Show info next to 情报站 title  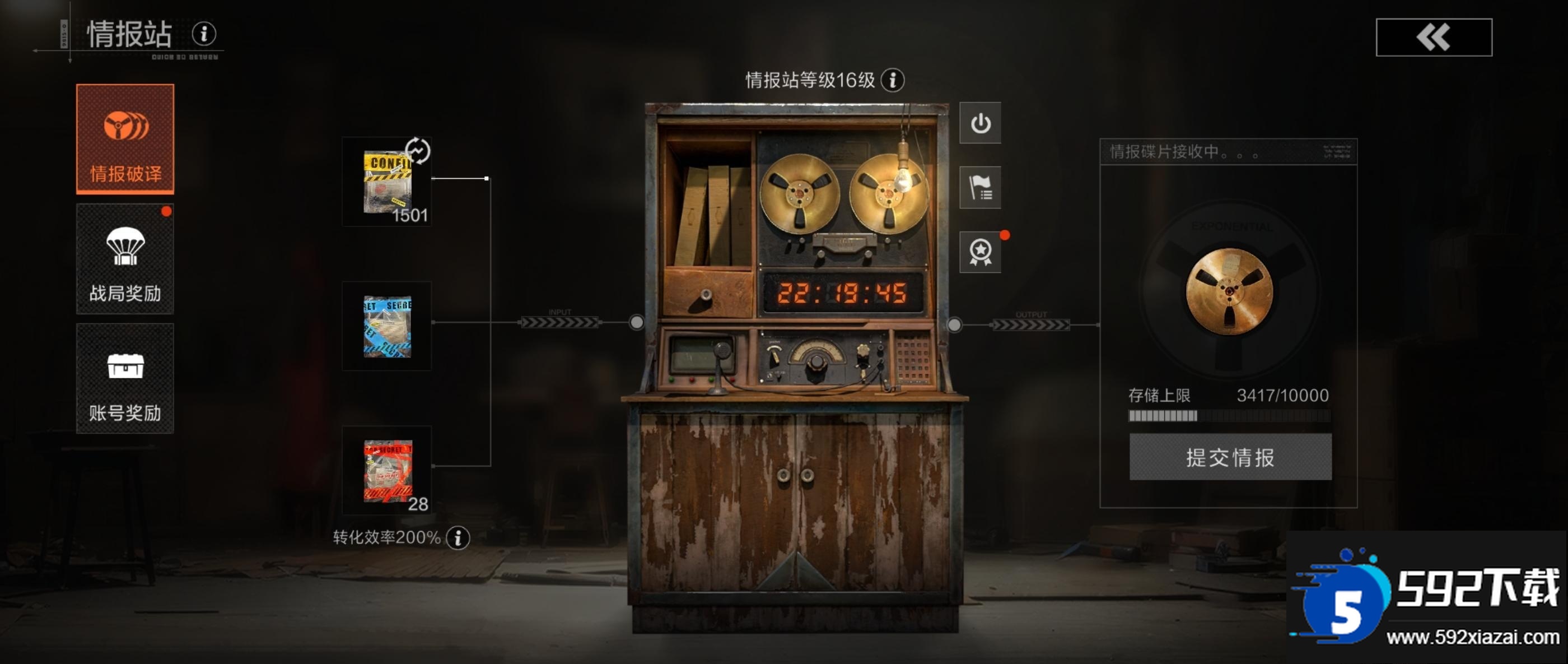click(204, 34)
